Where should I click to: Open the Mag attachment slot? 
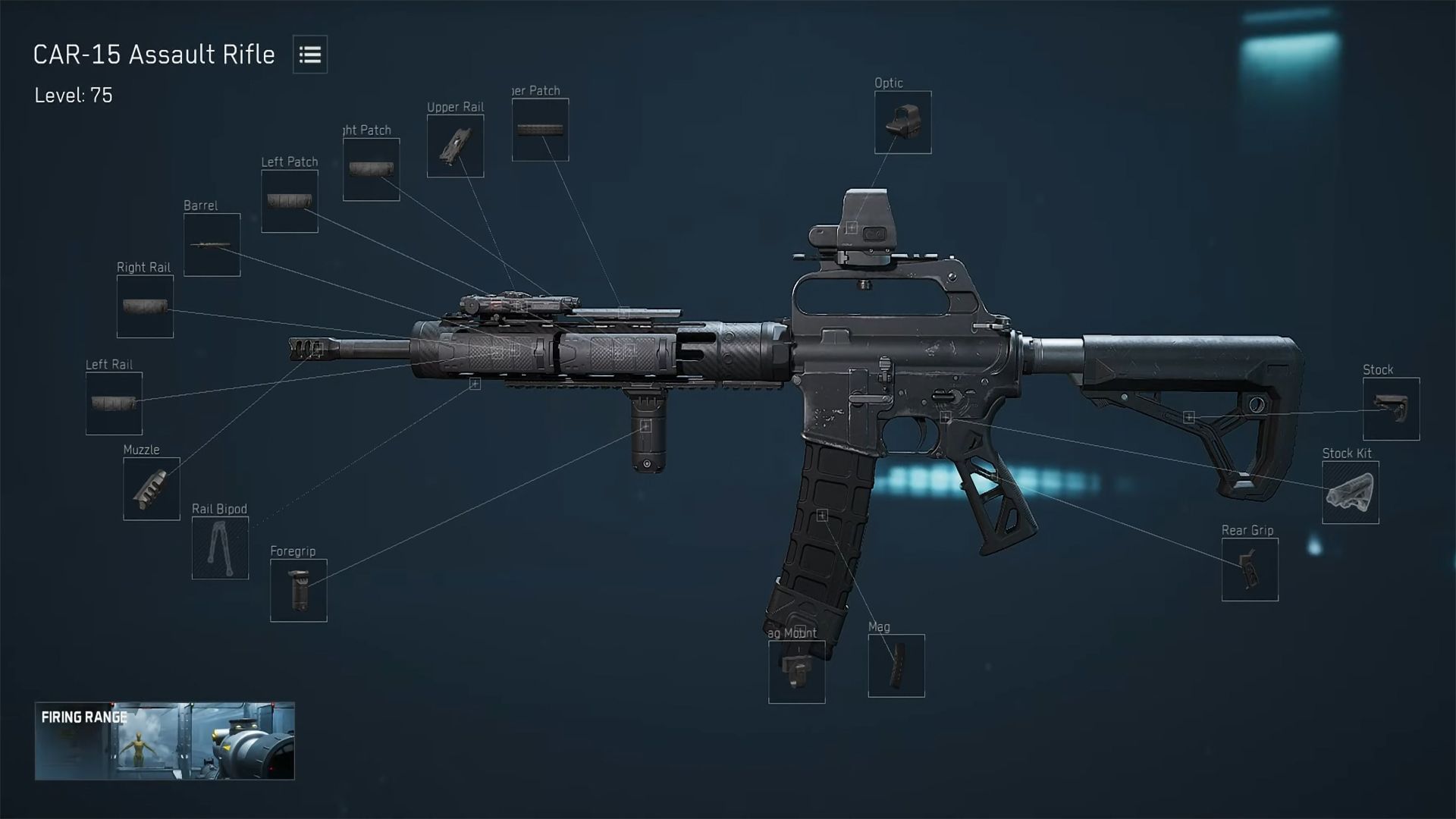897,665
